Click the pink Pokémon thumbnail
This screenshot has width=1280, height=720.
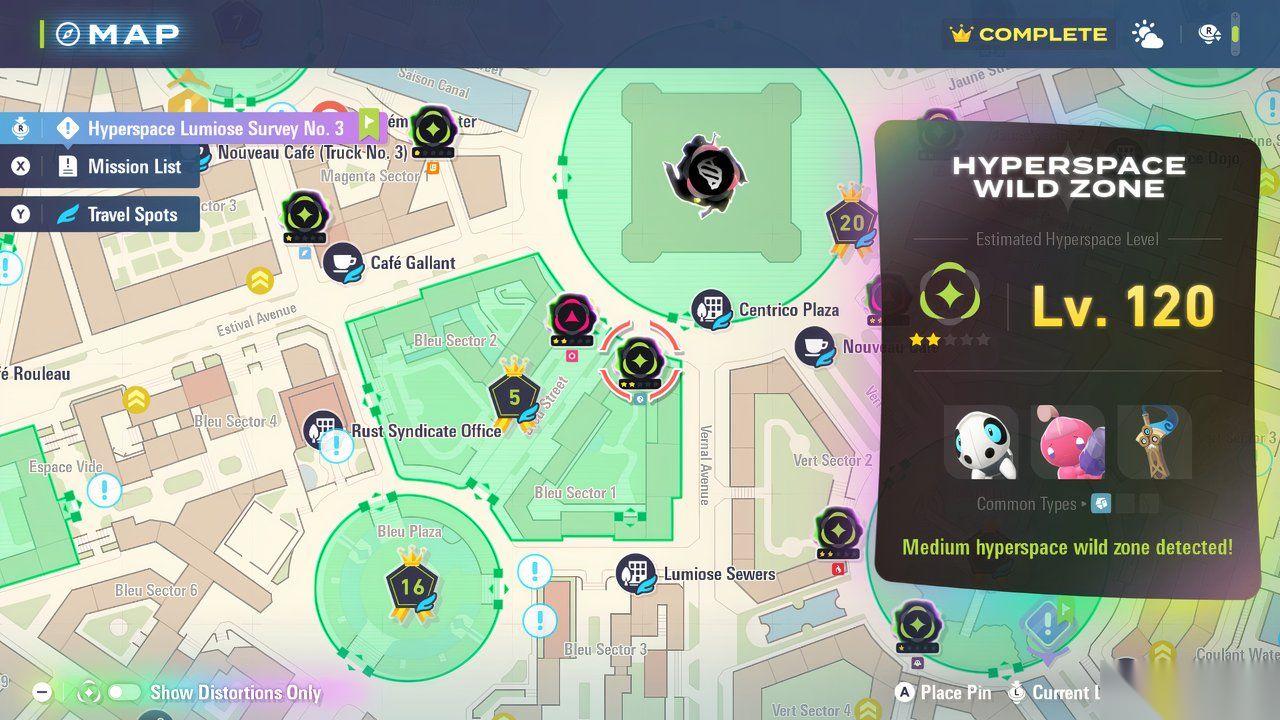click(1068, 442)
